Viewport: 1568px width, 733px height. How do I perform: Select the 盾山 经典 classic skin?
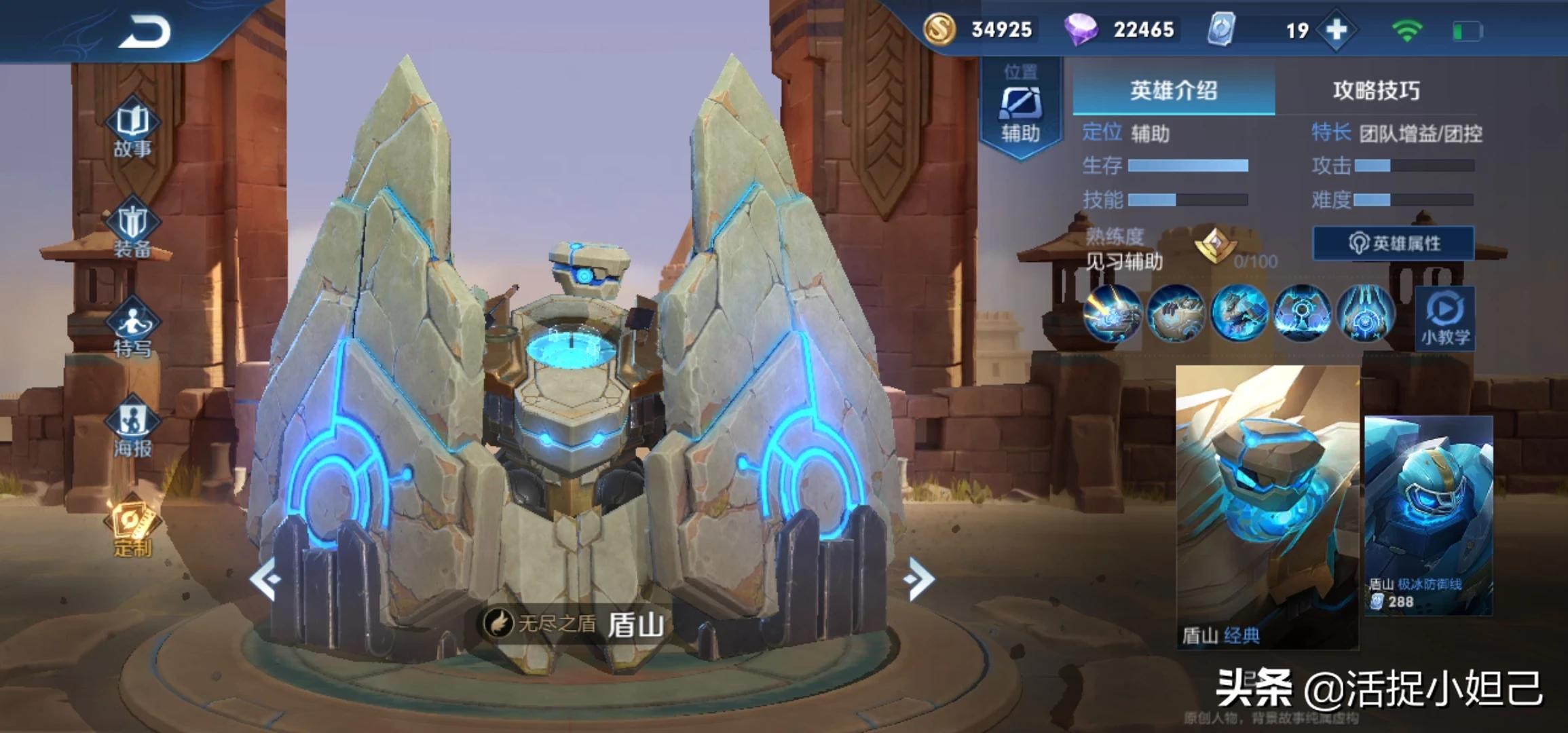coord(1267,506)
